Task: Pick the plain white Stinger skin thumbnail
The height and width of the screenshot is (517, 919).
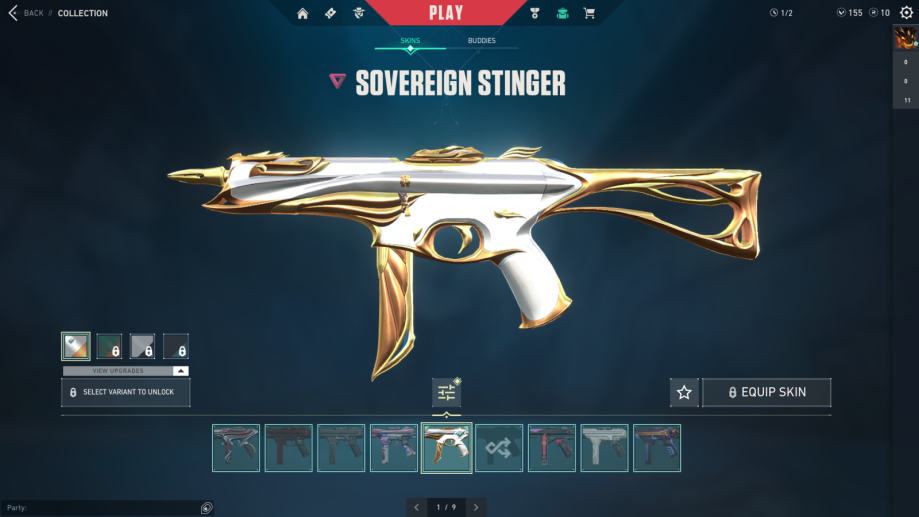Action: (605, 448)
